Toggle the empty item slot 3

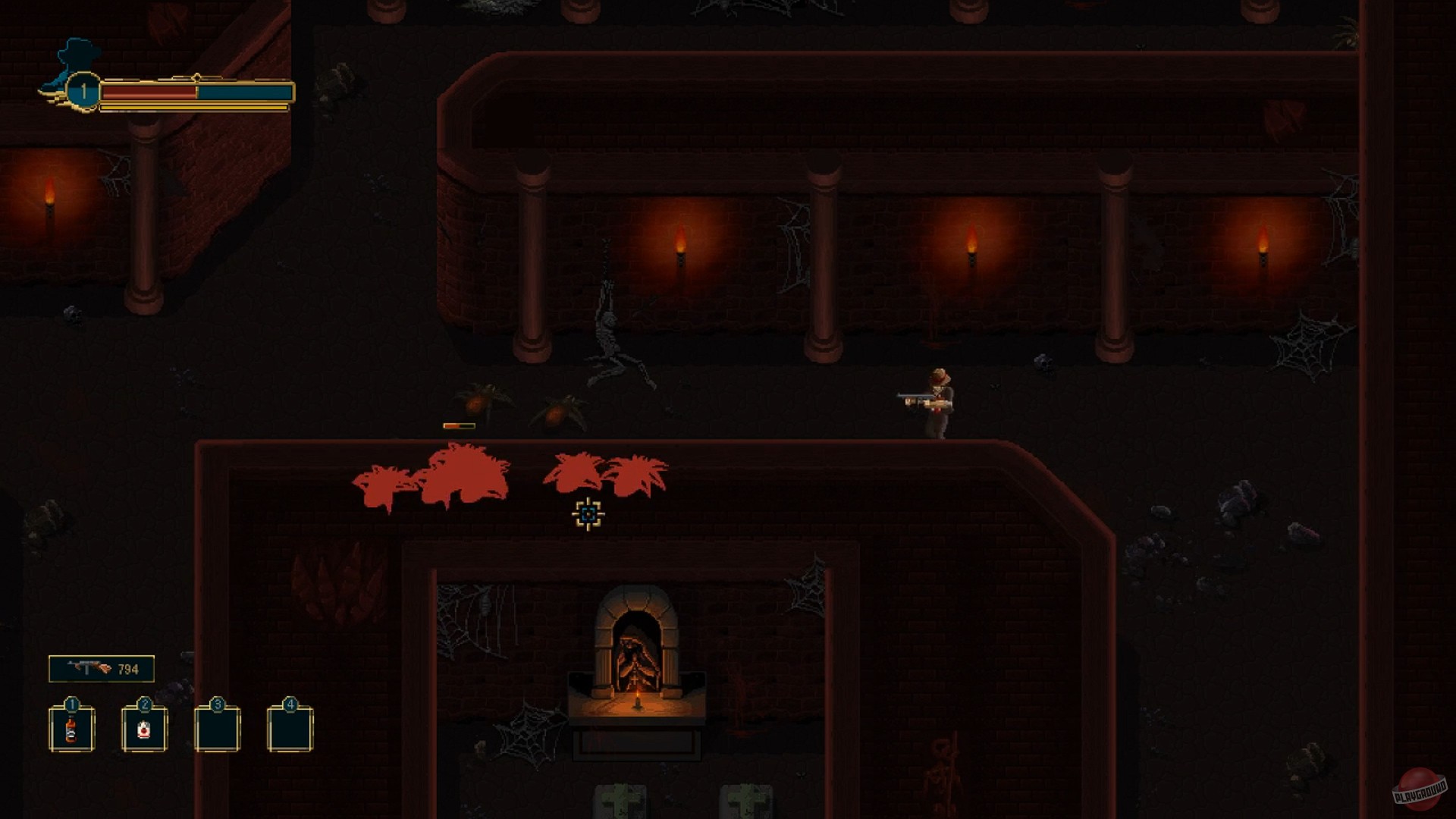tap(218, 728)
